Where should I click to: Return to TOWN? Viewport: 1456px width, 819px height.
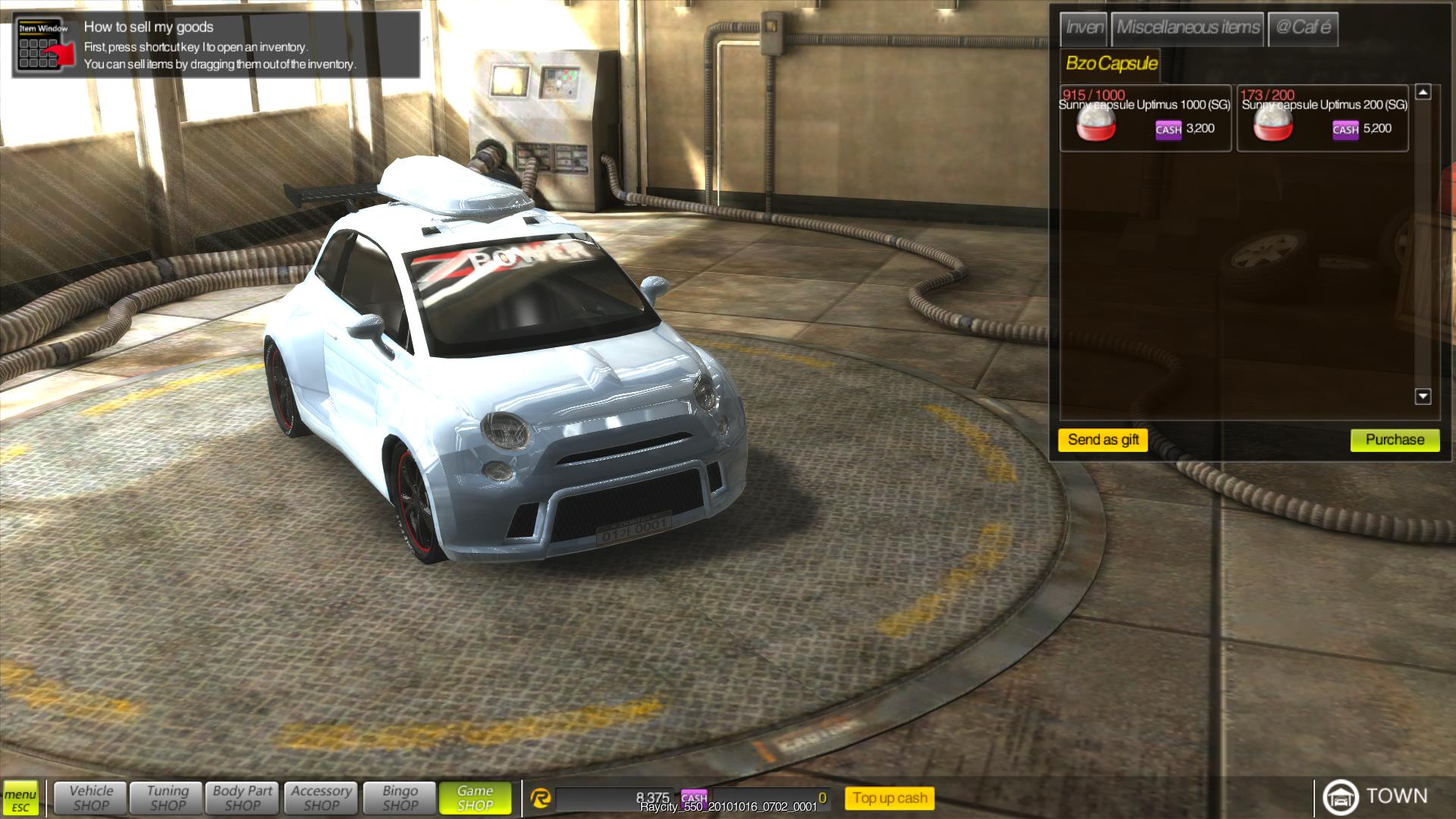(1375, 796)
